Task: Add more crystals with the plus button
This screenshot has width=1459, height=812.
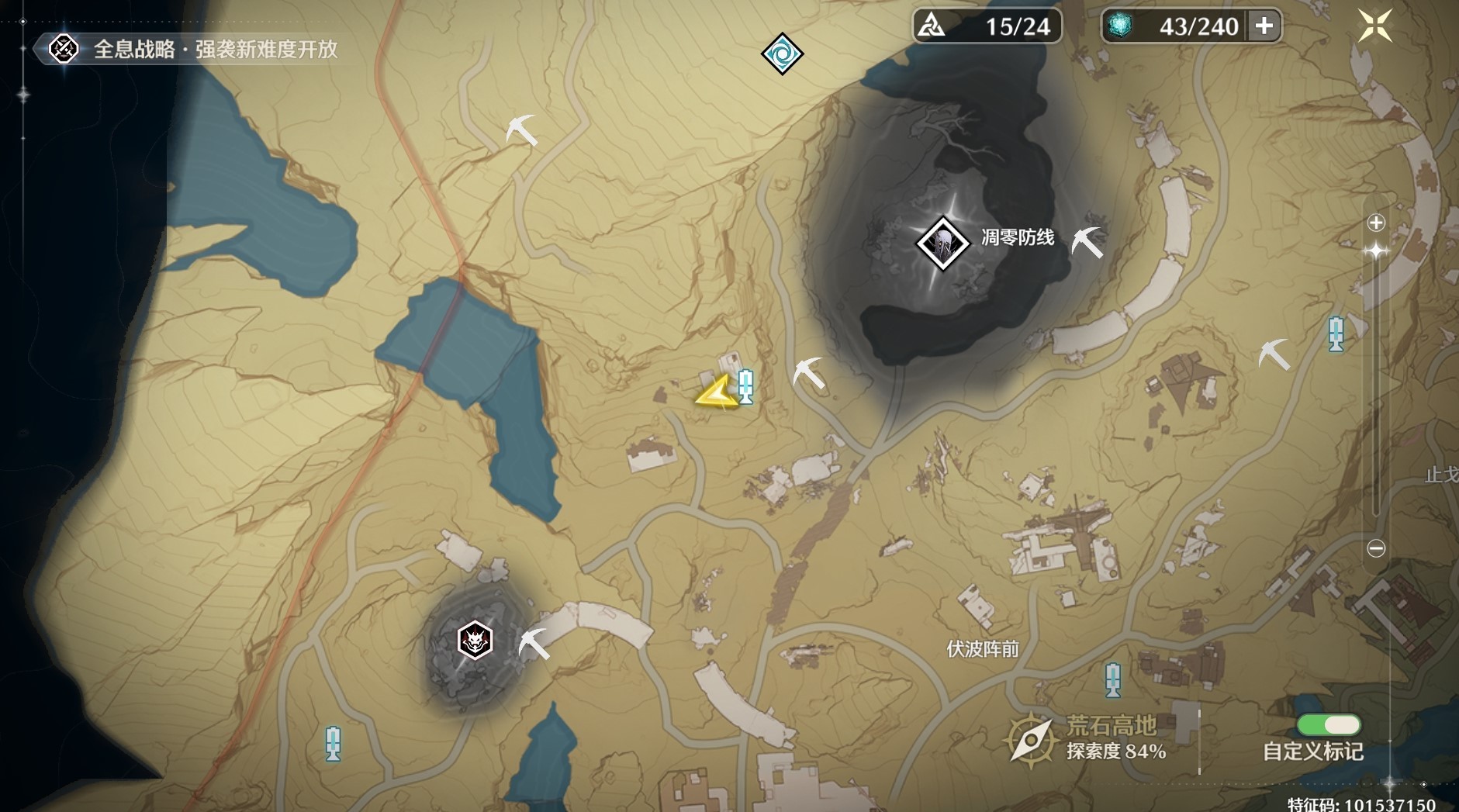Action: tap(1264, 26)
